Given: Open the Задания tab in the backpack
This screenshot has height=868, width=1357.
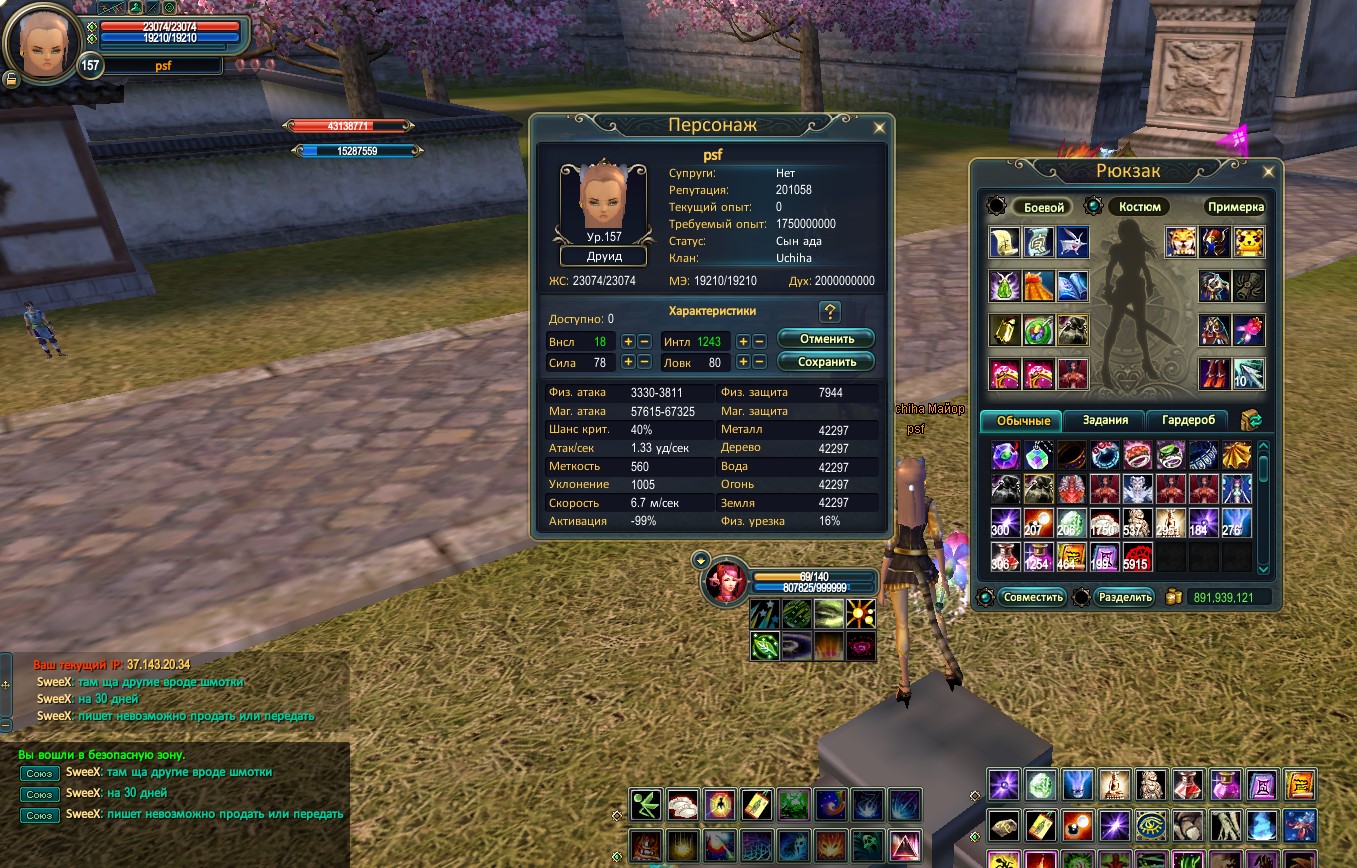Looking at the screenshot, I should click(1103, 420).
